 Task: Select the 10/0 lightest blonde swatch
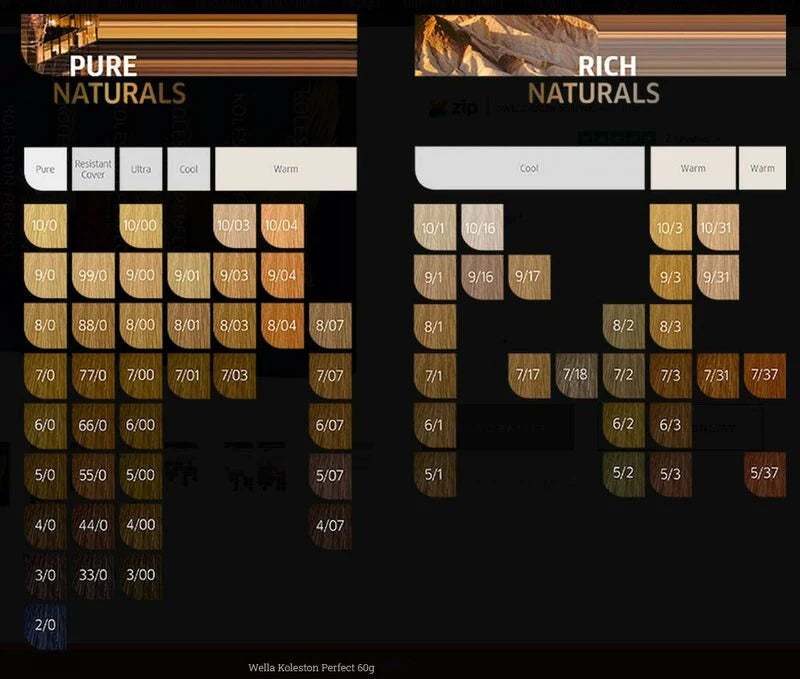click(45, 226)
